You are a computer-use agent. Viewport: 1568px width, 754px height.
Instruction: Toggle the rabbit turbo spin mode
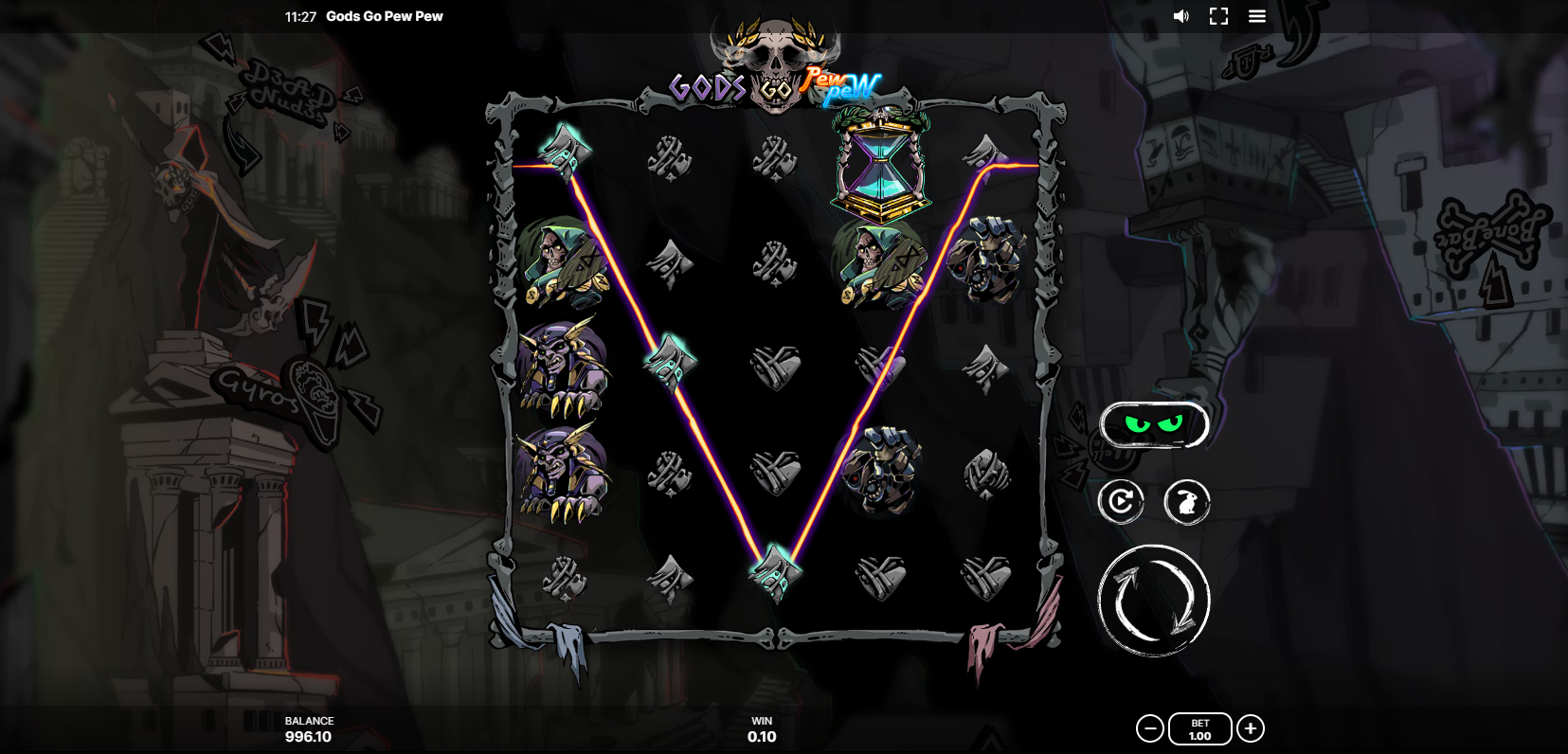tap(1186, 501)
